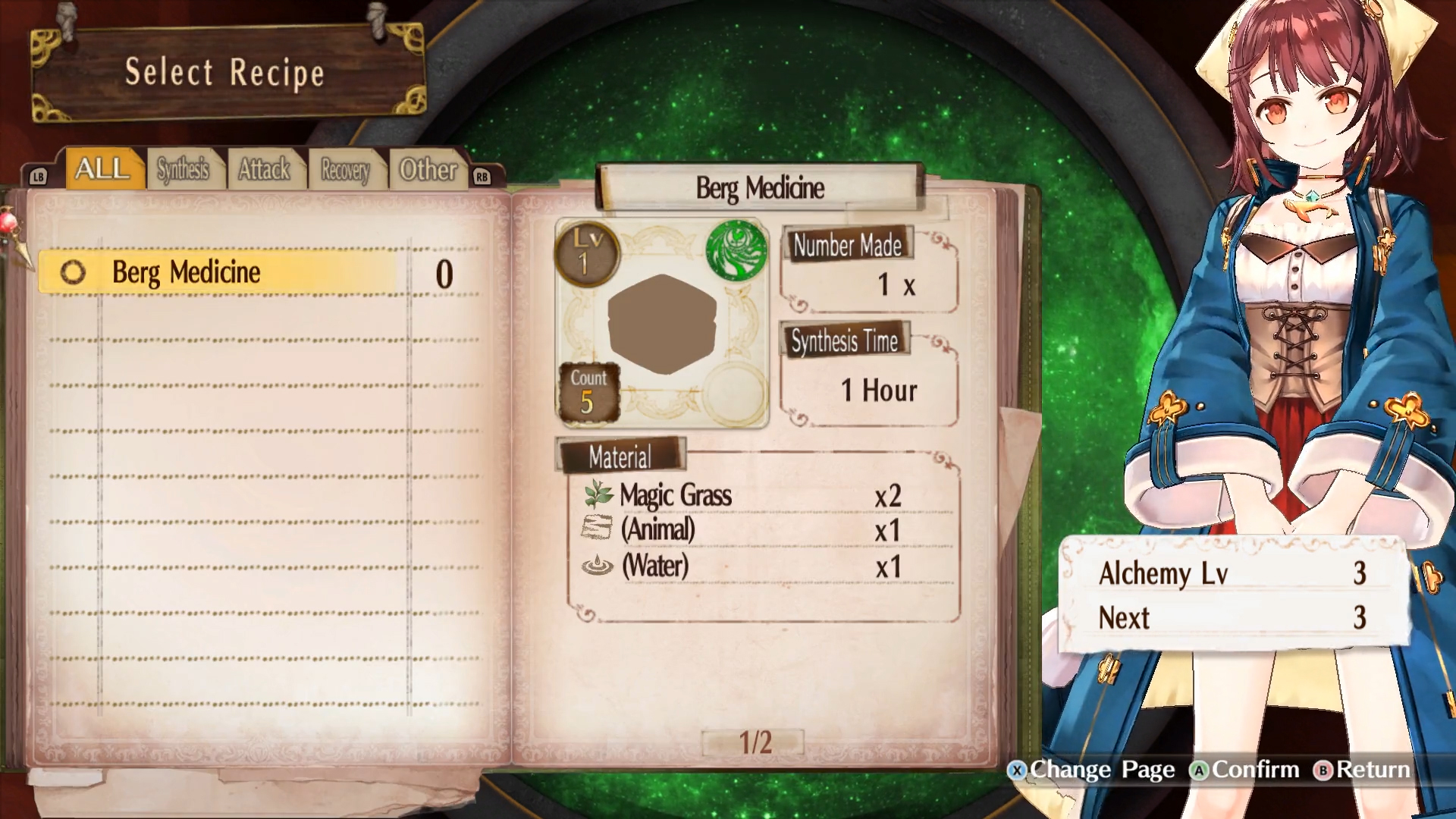1456x819 pixels.
Task: Choose the (Water) material requirement
Action: [x=655, y=566]
